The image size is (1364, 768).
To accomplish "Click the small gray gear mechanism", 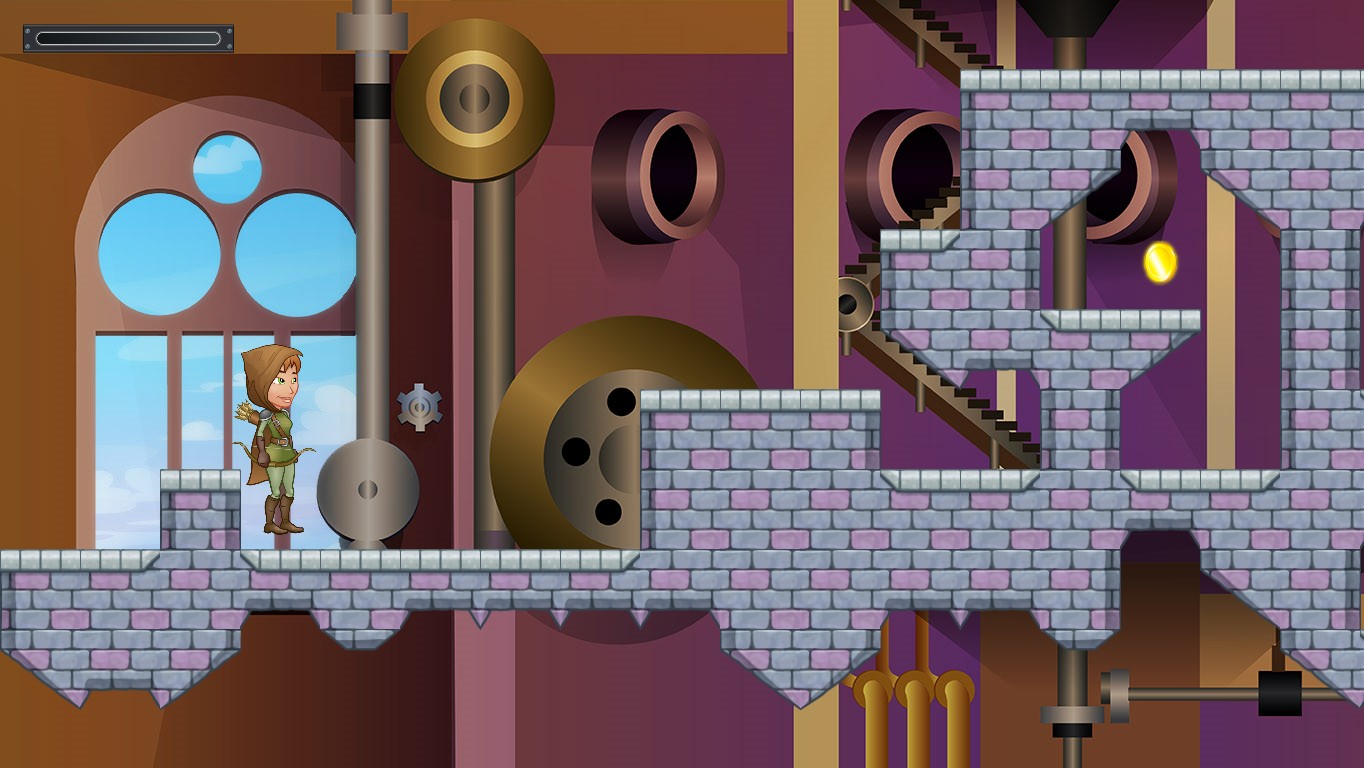I will (x=422, y=407).
